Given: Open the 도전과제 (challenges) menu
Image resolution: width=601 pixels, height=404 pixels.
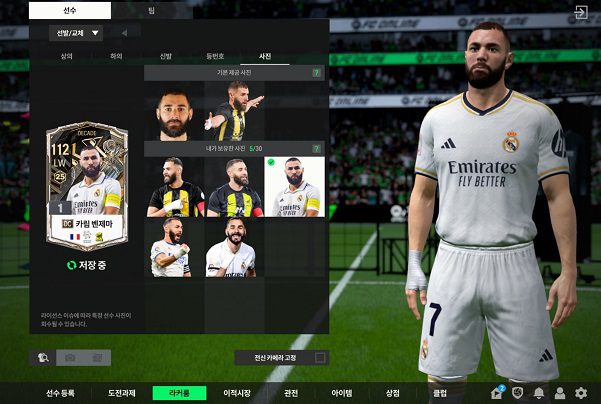Looking at the screenshot, I should tap(120, 393).
